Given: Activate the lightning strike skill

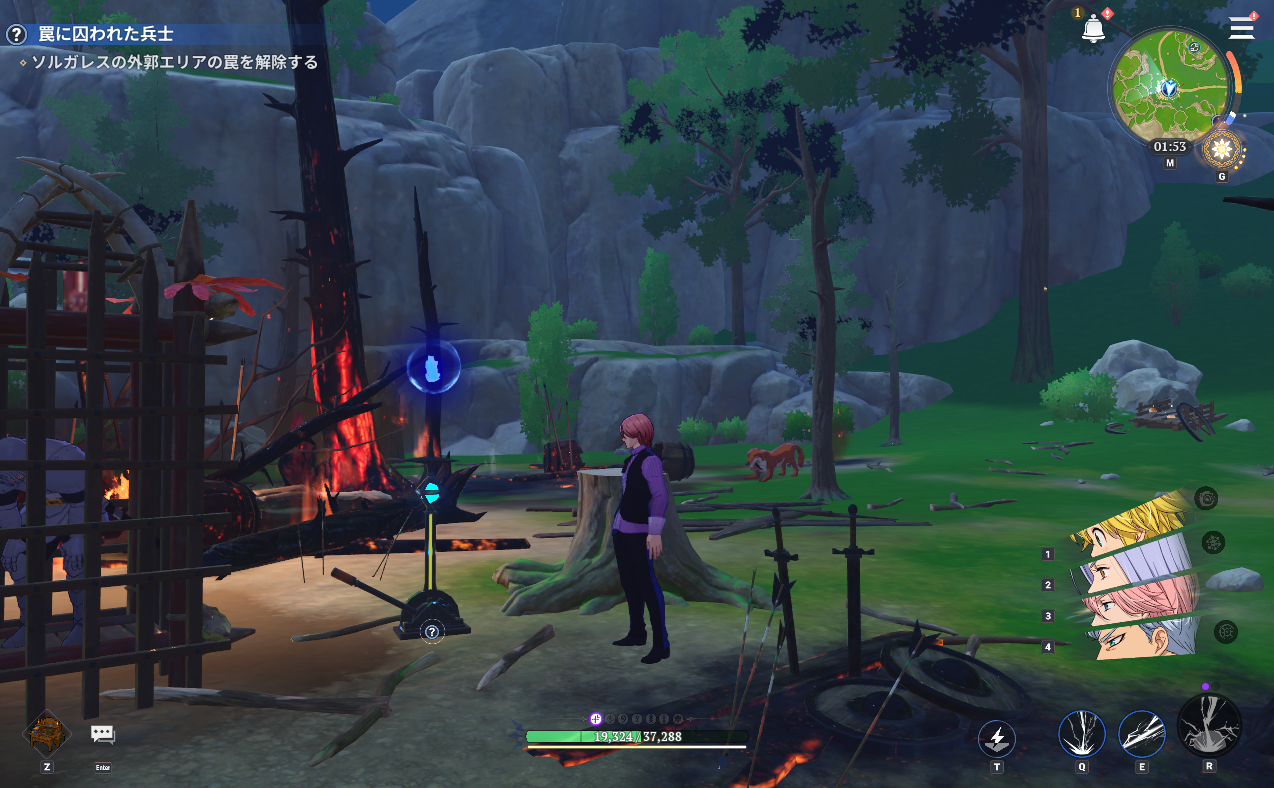Looking at the screenshot, I should coord(1081,734).
